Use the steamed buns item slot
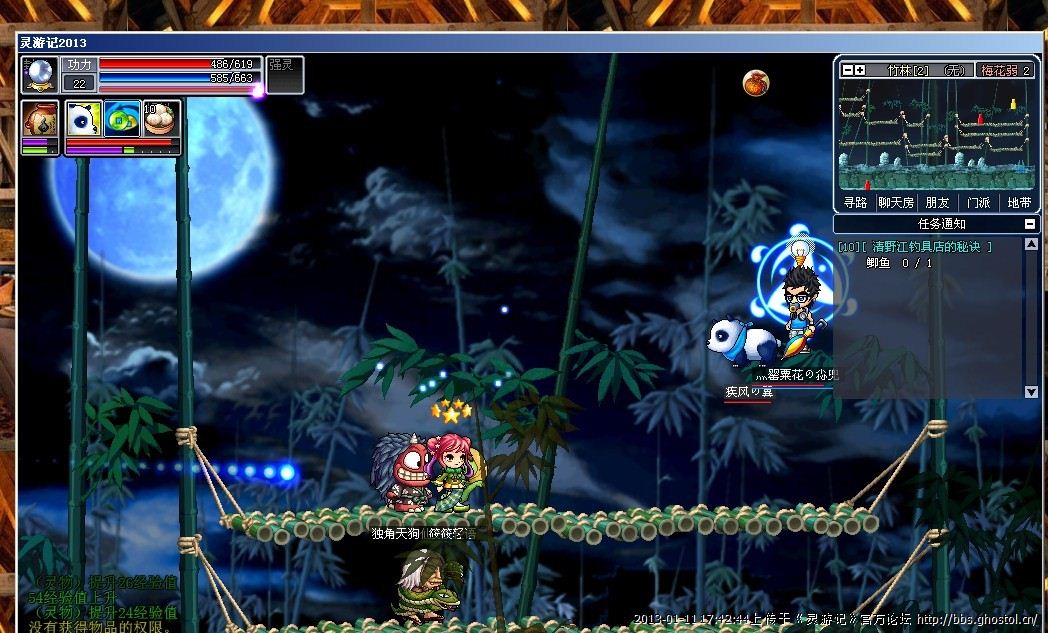 [x=160, y=119]
